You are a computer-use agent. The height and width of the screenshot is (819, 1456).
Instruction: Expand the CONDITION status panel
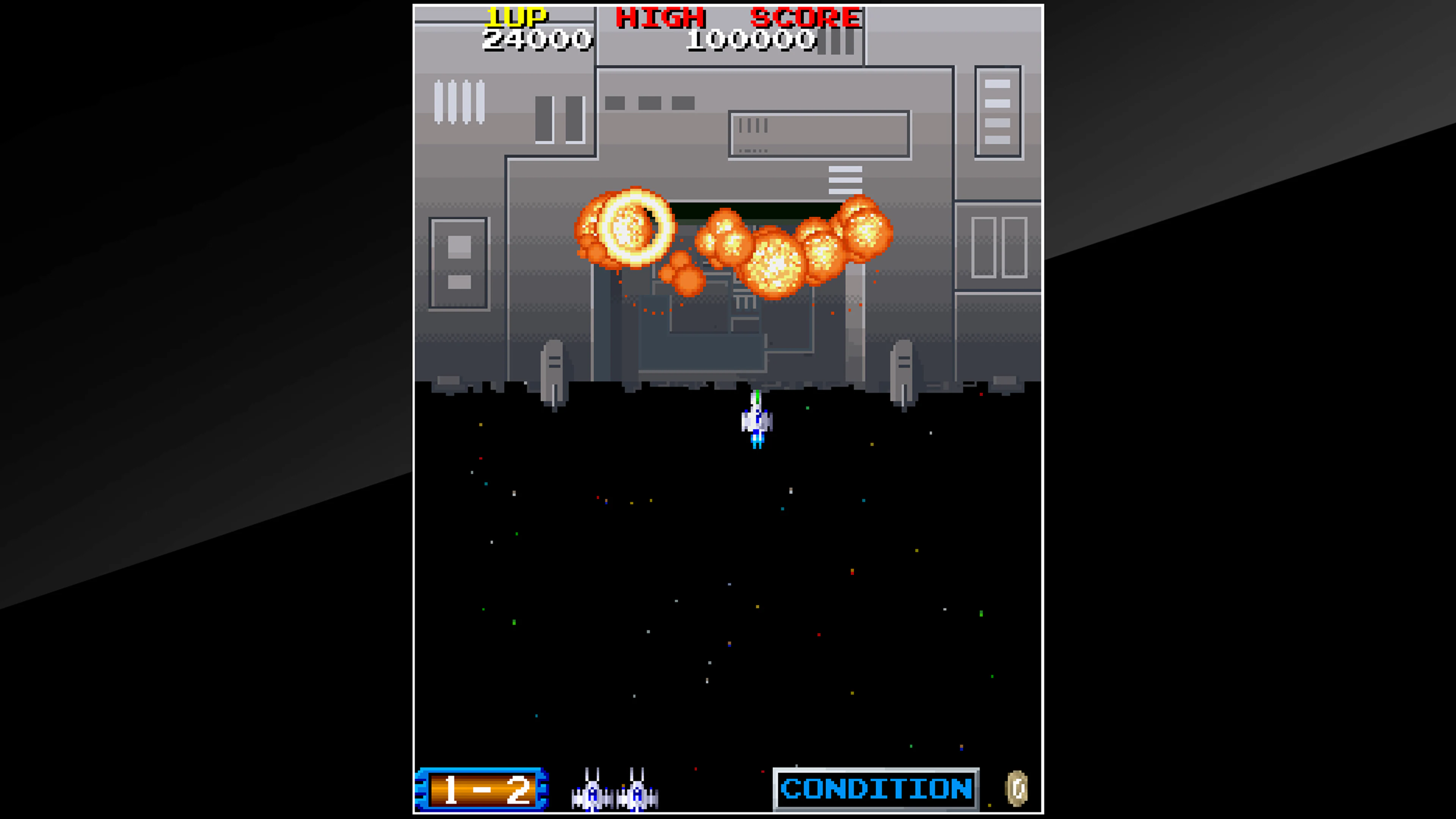876,789
